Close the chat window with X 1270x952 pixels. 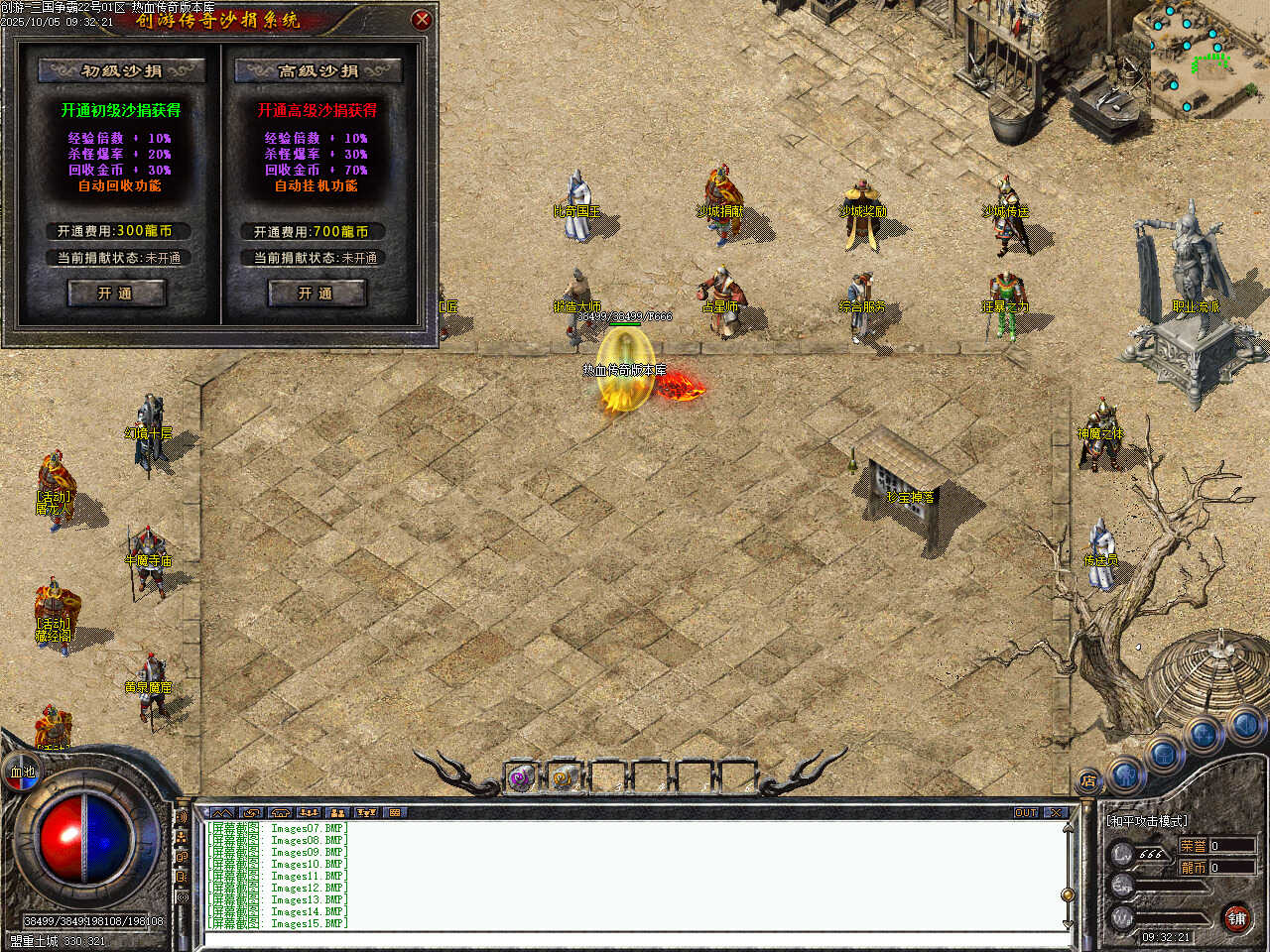pyautogui.click(x=1055, y=812)
